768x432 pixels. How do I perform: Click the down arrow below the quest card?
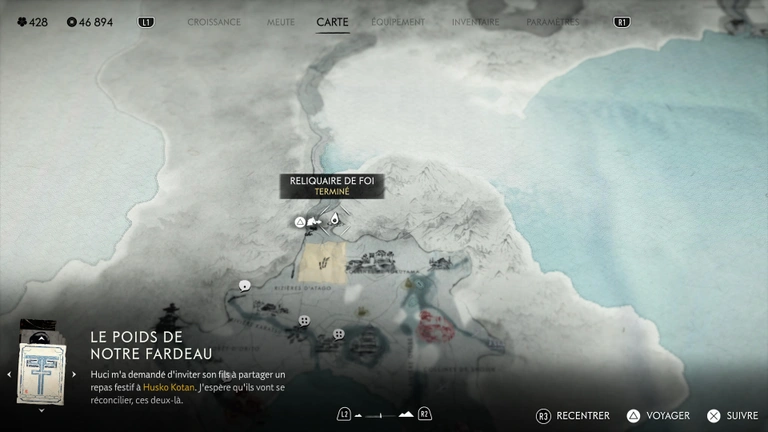click(41, 410)
